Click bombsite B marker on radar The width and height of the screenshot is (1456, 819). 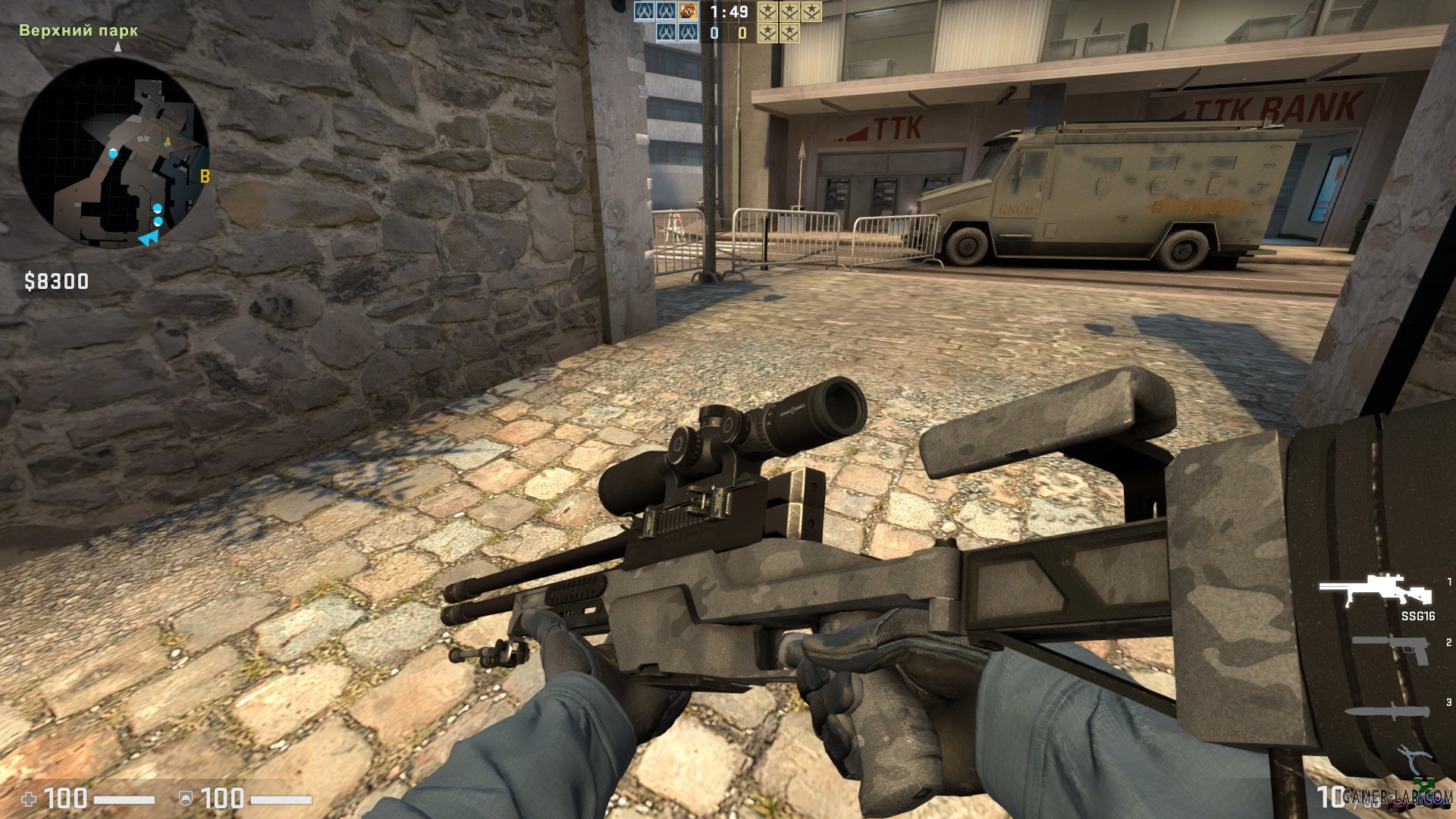204,176
